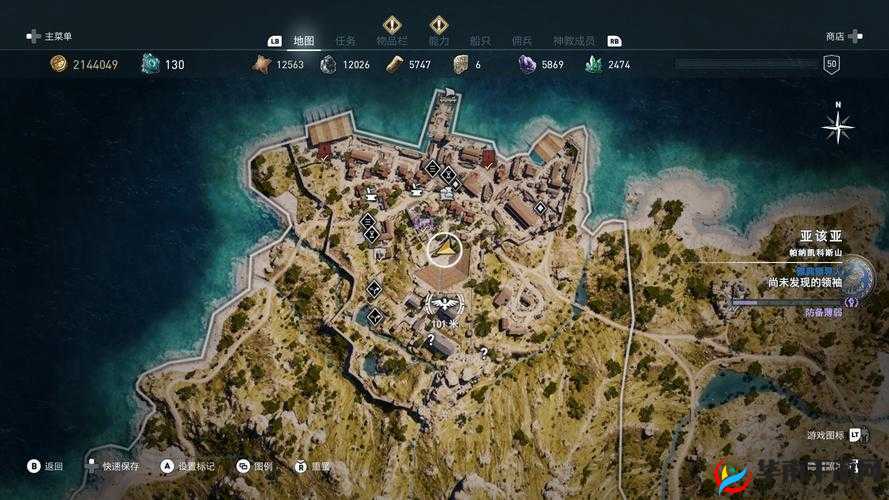Select the eagle synchronization point marker
The height and width of the screenshot is (500, 889).
coord(442,303)
